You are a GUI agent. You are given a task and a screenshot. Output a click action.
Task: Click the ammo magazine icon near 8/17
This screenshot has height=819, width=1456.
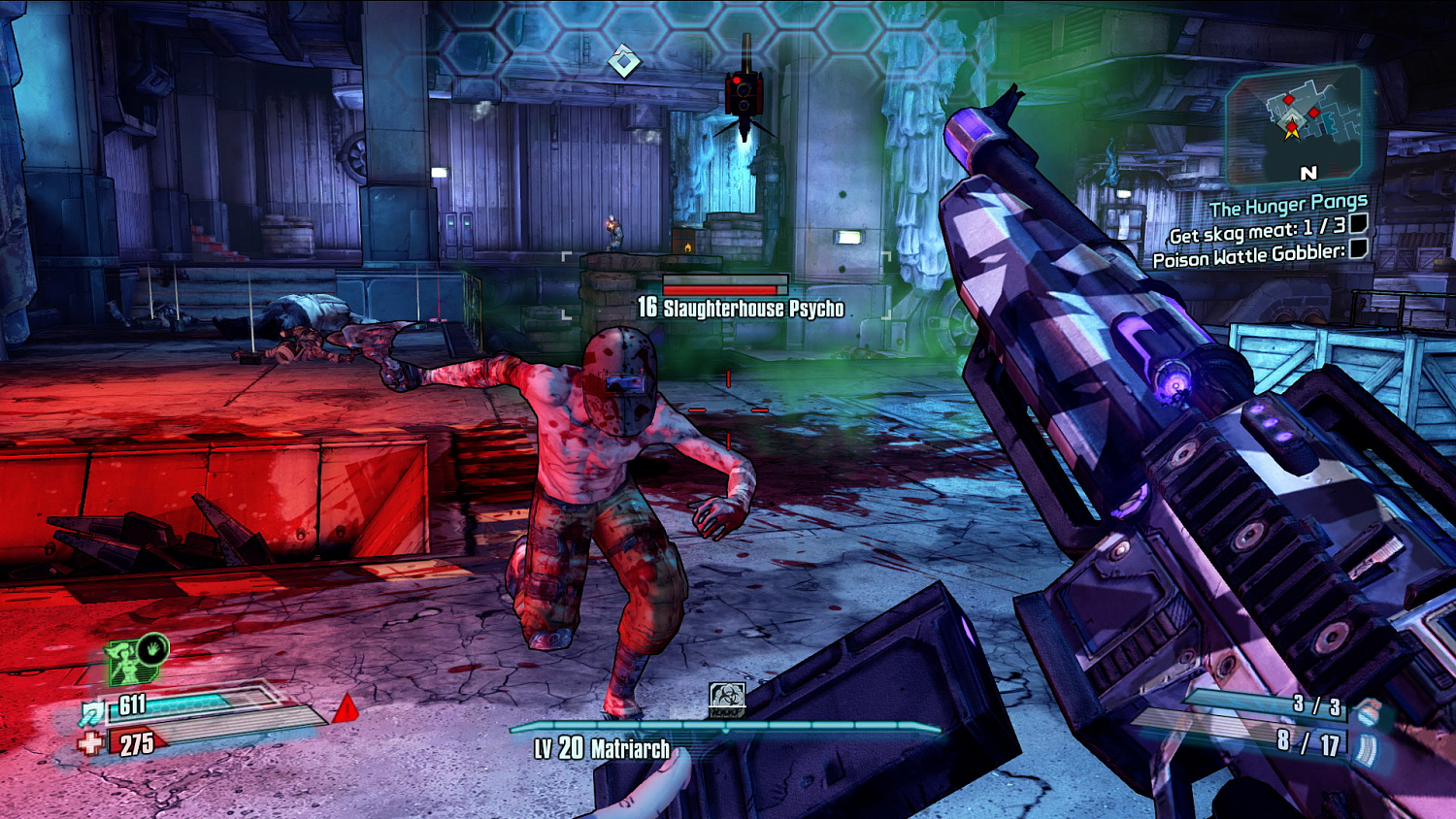click(1366, 746)
